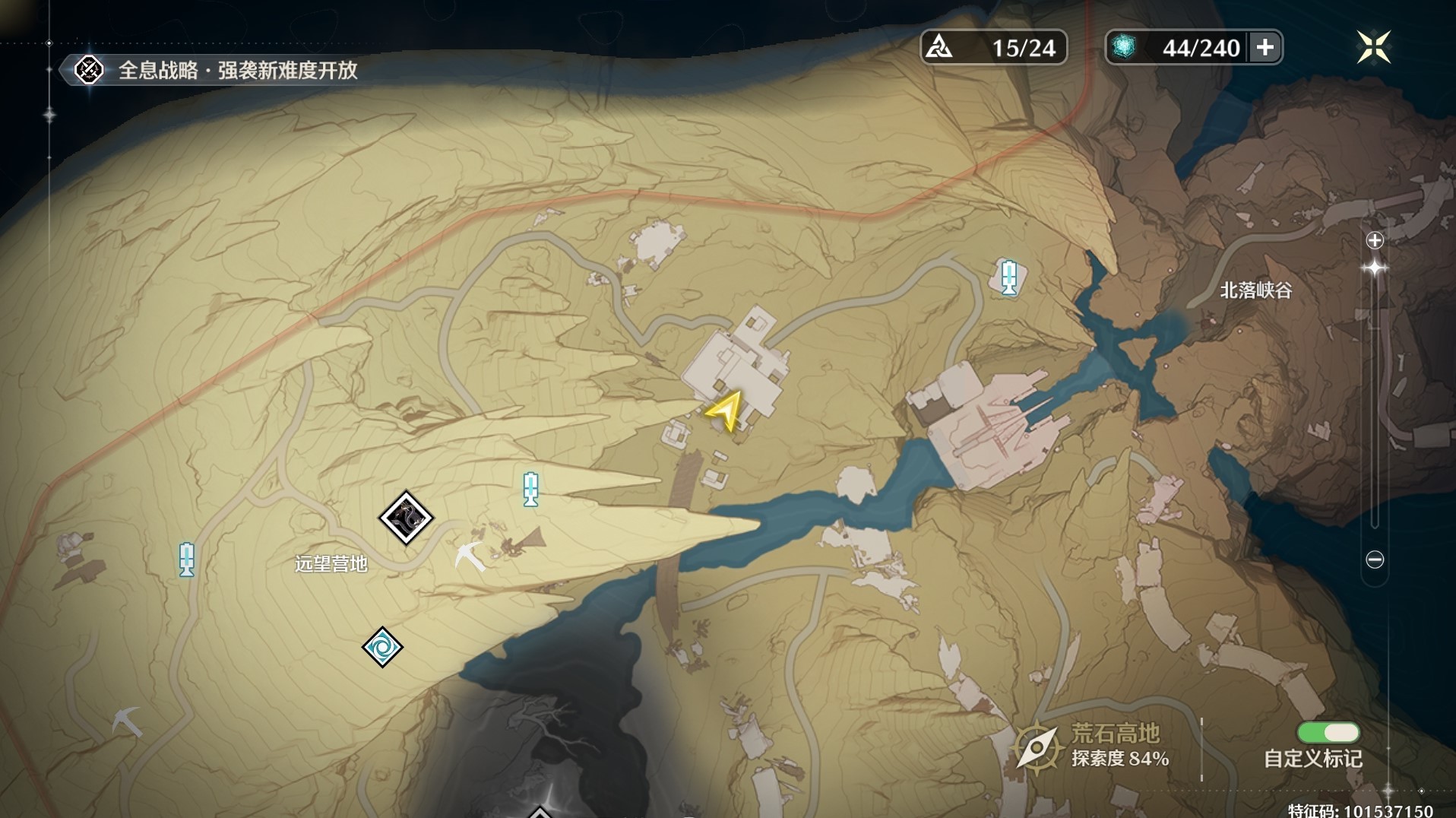Open the 荒石高地 exploration progress compass
The width and height of the screenshot is (1456, 818).
[x=1037, y=747]
